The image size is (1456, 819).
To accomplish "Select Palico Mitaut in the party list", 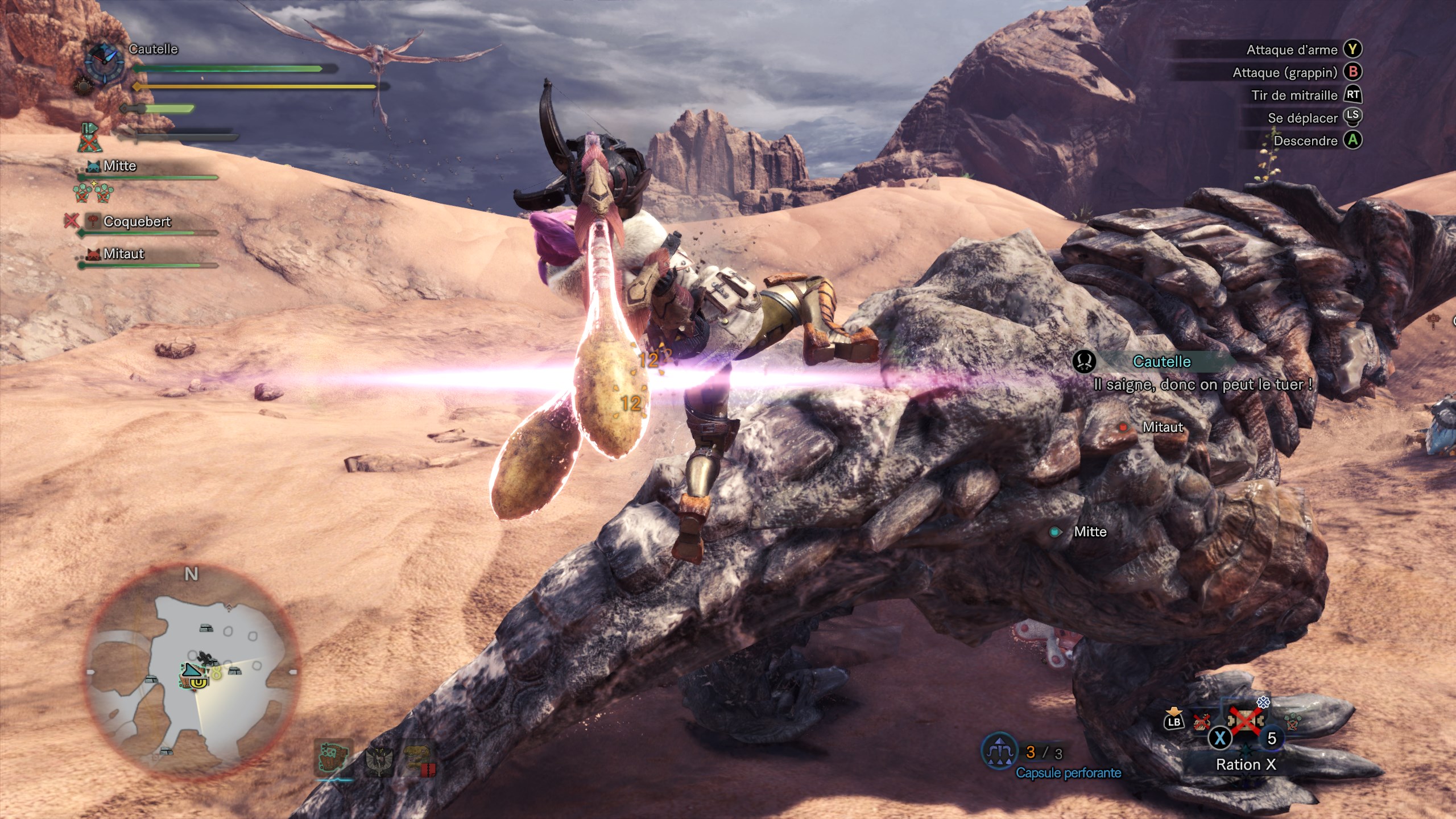I will coord(123,254).
